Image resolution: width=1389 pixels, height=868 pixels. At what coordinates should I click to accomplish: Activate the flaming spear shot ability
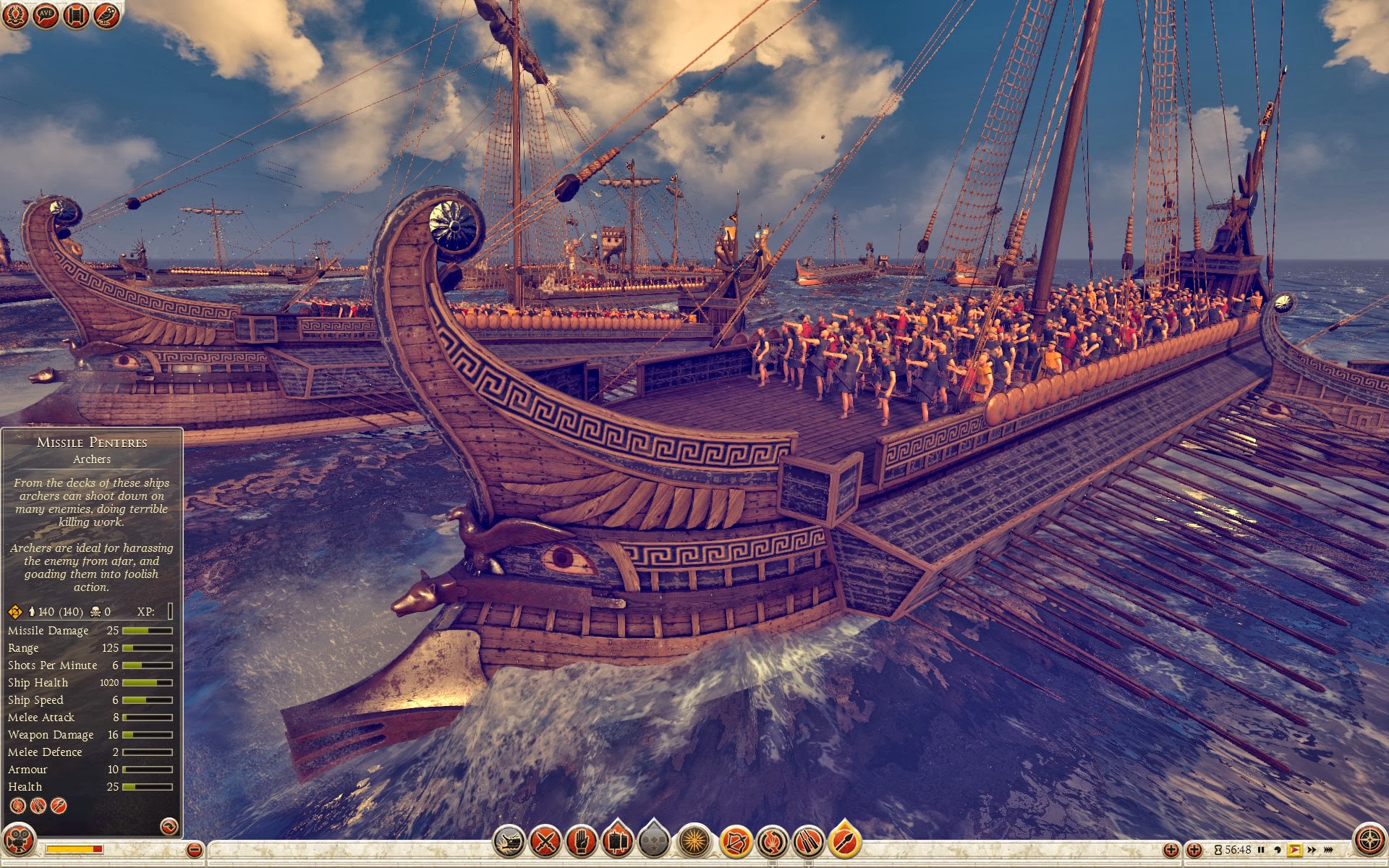844,841
